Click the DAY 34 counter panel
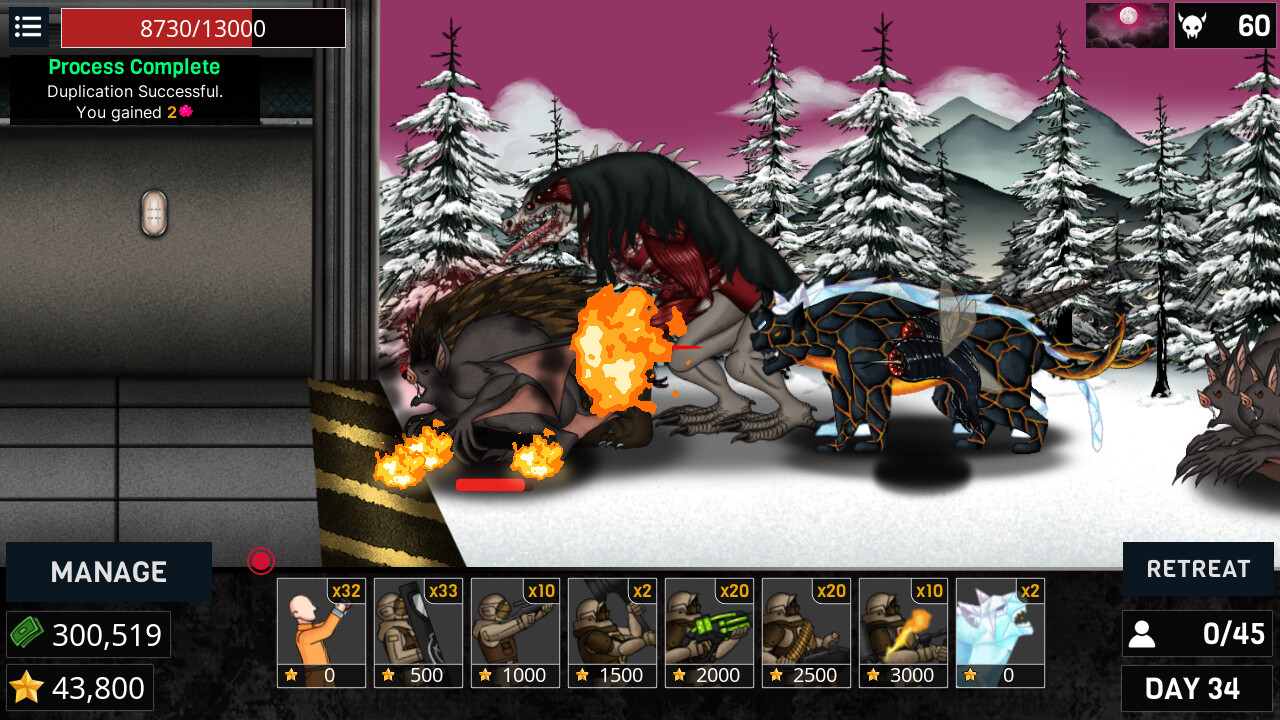 coord(1197,688)
